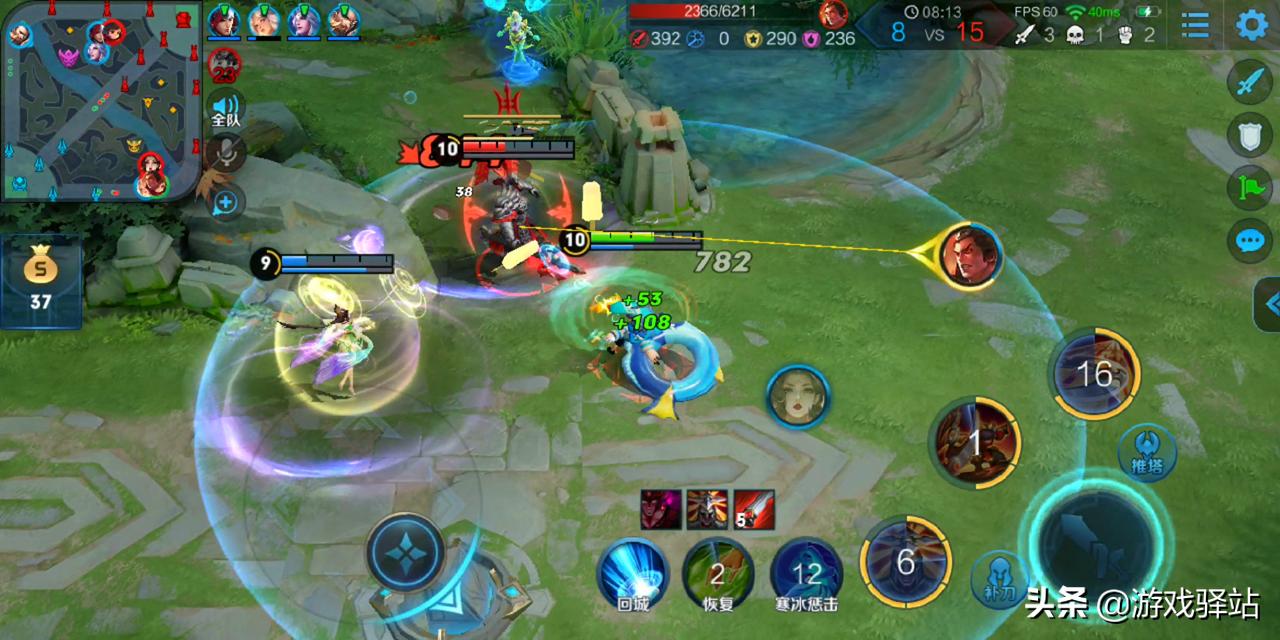Send the shield defend signal
Screen dimensions: 1280x640
click(1250, 135)
